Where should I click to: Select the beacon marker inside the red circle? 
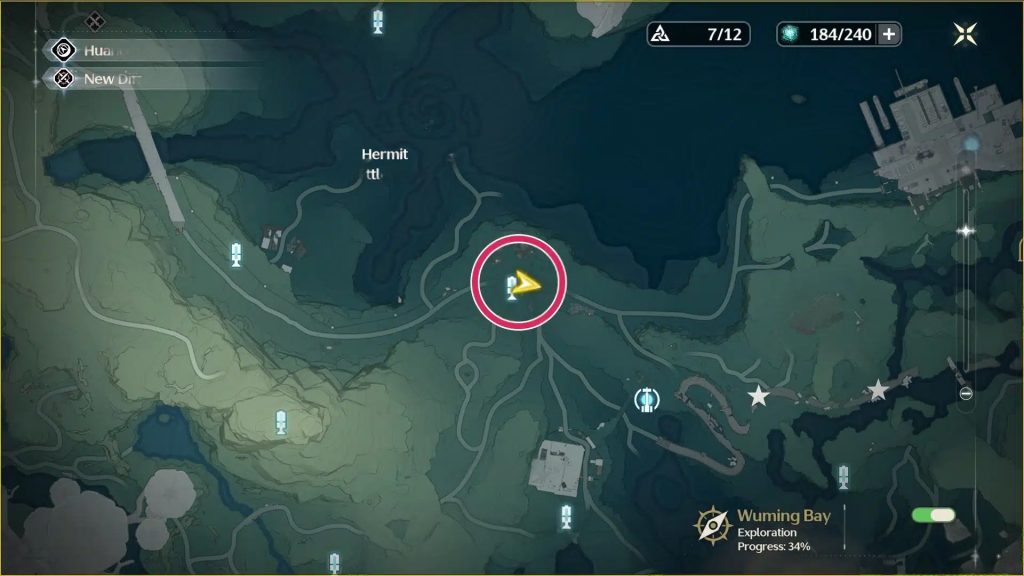pos(510,288)
